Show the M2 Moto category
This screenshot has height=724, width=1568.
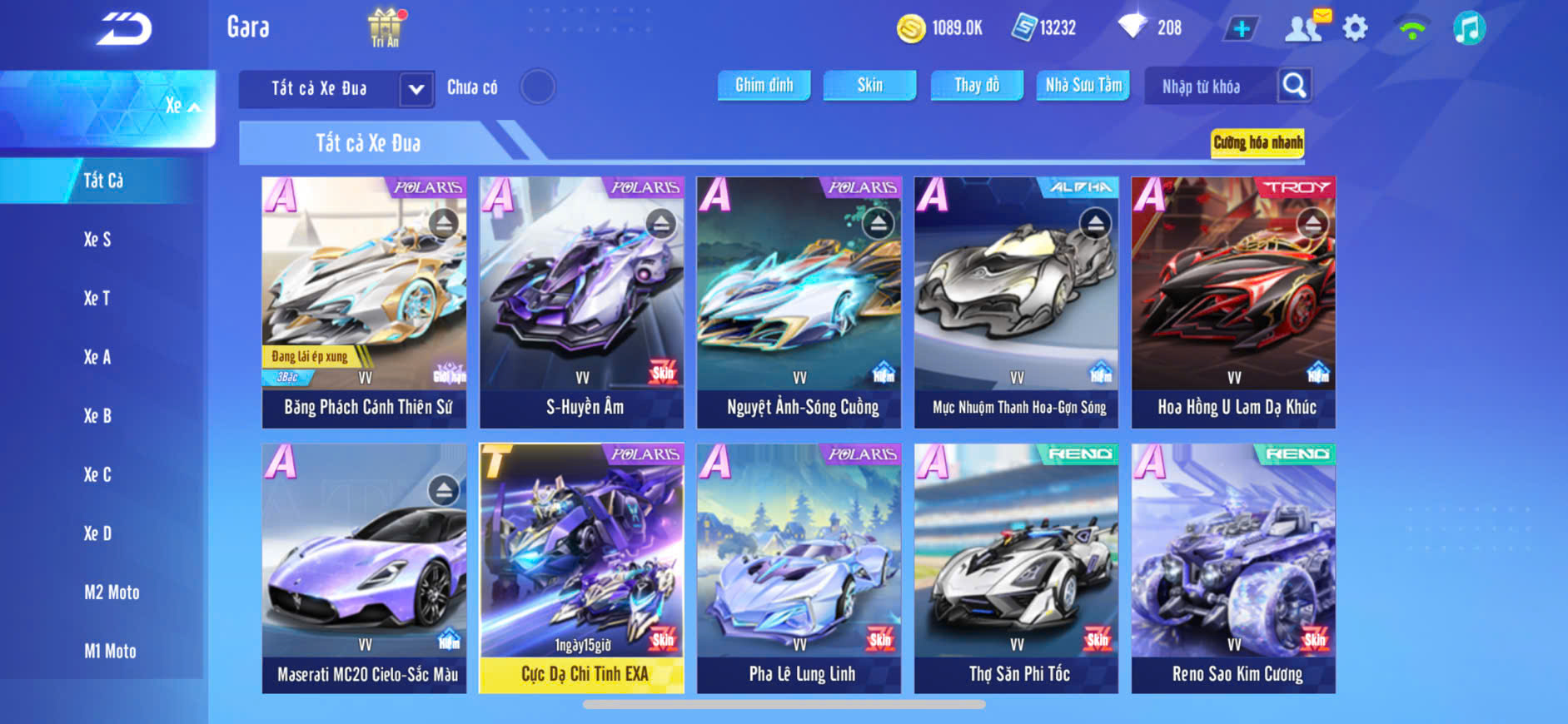tap(112, 593)
